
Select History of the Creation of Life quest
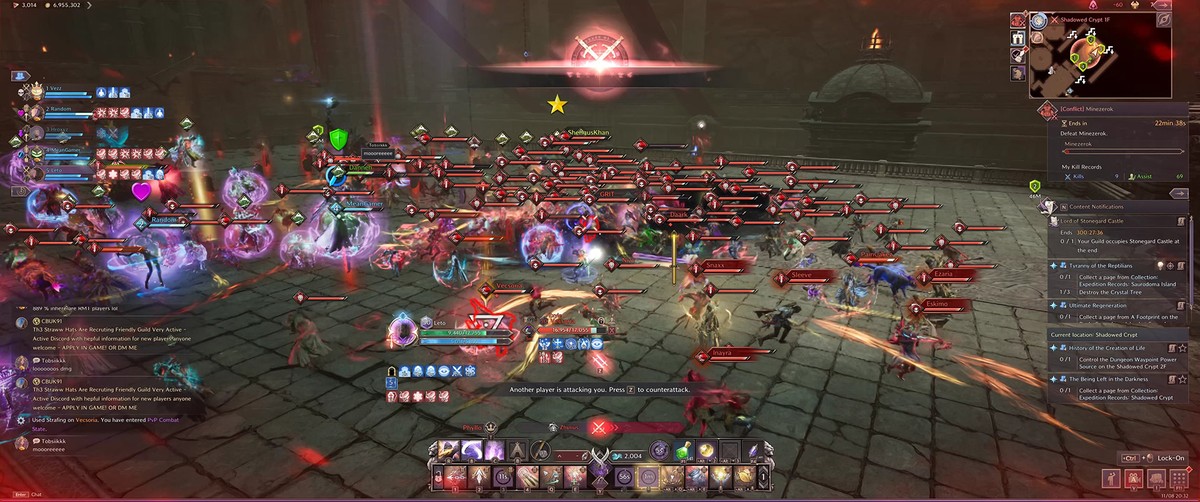click(x=1108, y=347)
